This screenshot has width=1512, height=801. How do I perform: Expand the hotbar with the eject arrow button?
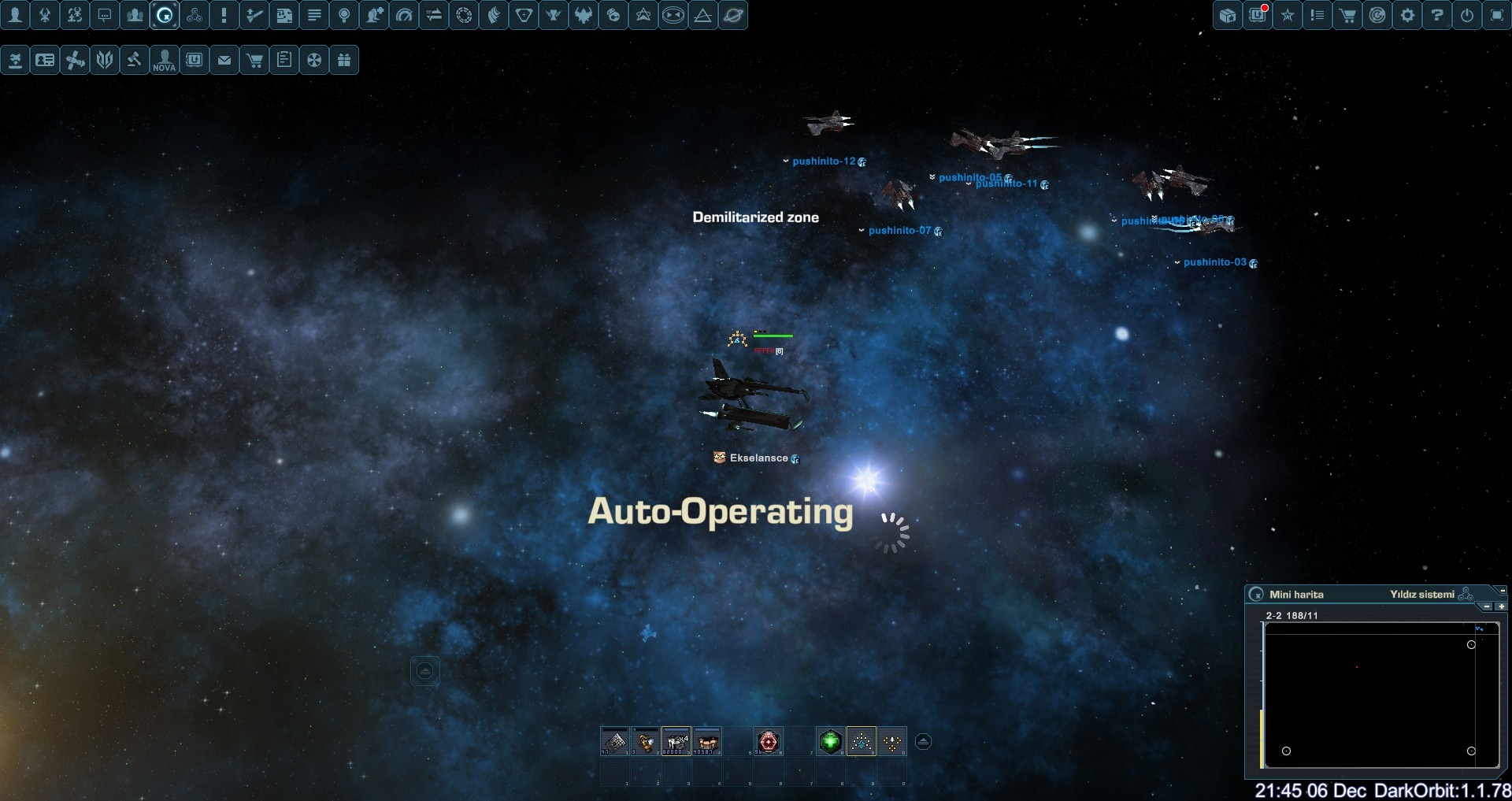coord(924,741)
